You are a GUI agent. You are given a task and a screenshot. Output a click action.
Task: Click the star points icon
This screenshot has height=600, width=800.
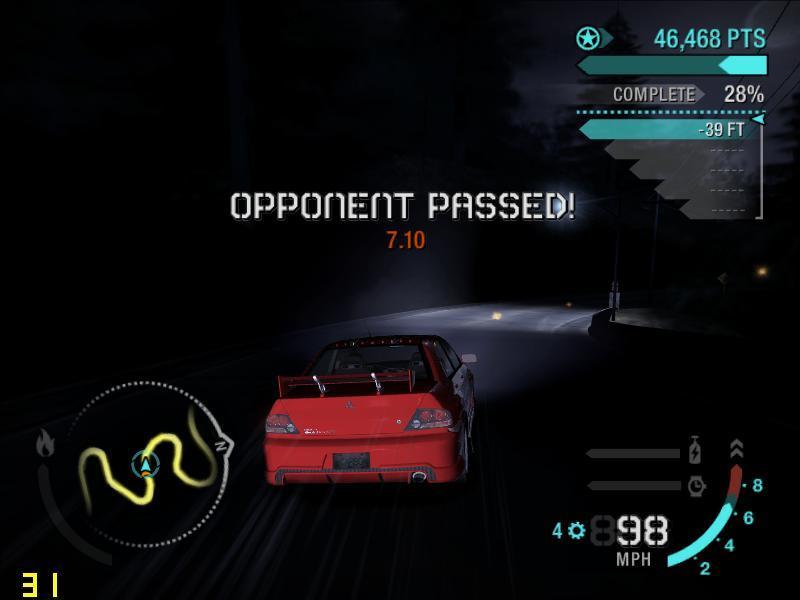point(588,39)
